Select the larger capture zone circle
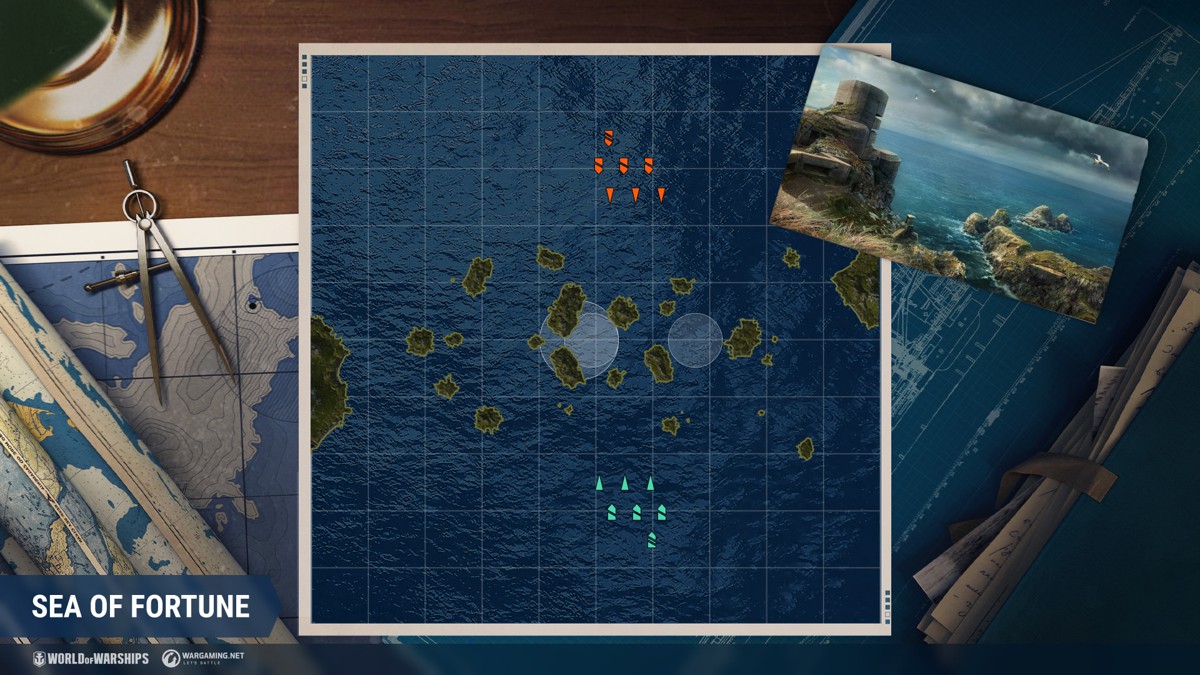This screenshot has height=675, width=1200. pyautogui.click(x=579, y=340)
